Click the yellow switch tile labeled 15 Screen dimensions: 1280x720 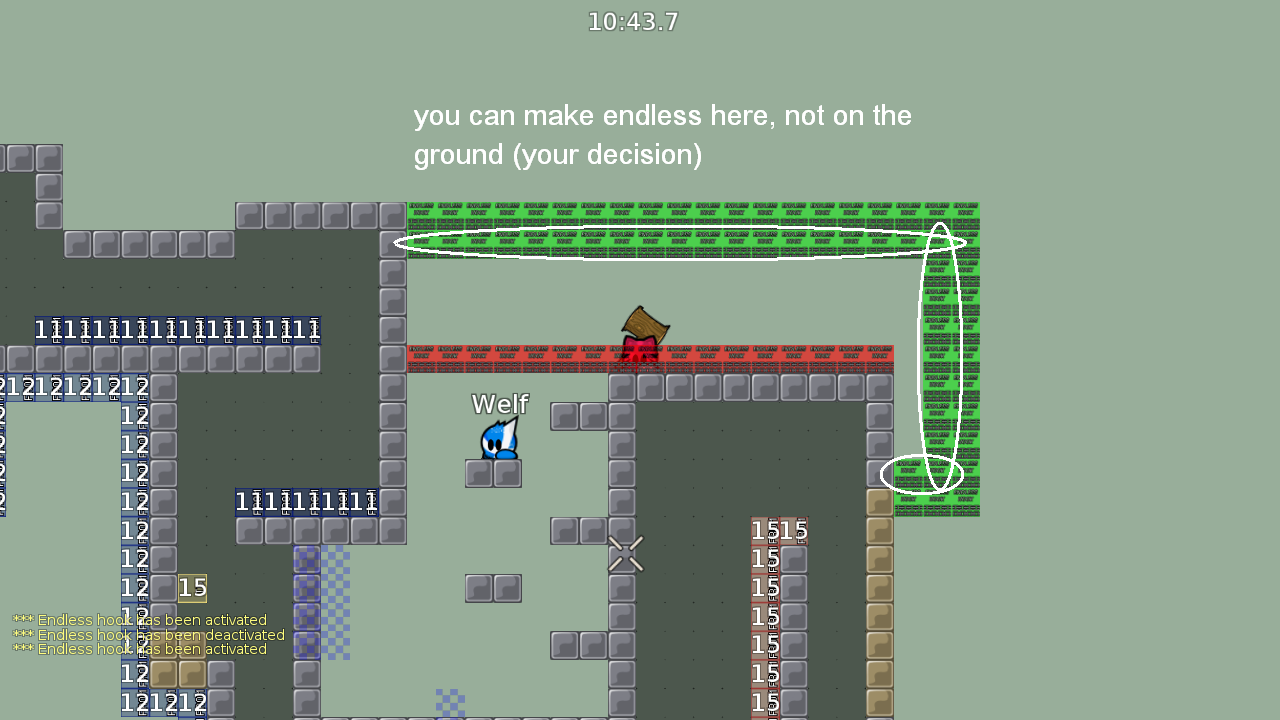click(192, 588)
